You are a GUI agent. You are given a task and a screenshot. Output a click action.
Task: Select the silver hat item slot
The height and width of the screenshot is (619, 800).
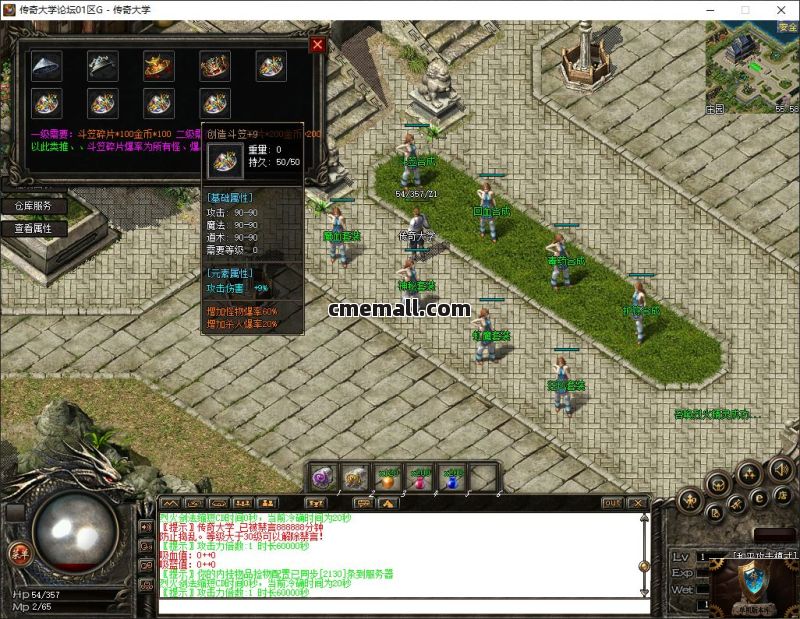[102, 66]
